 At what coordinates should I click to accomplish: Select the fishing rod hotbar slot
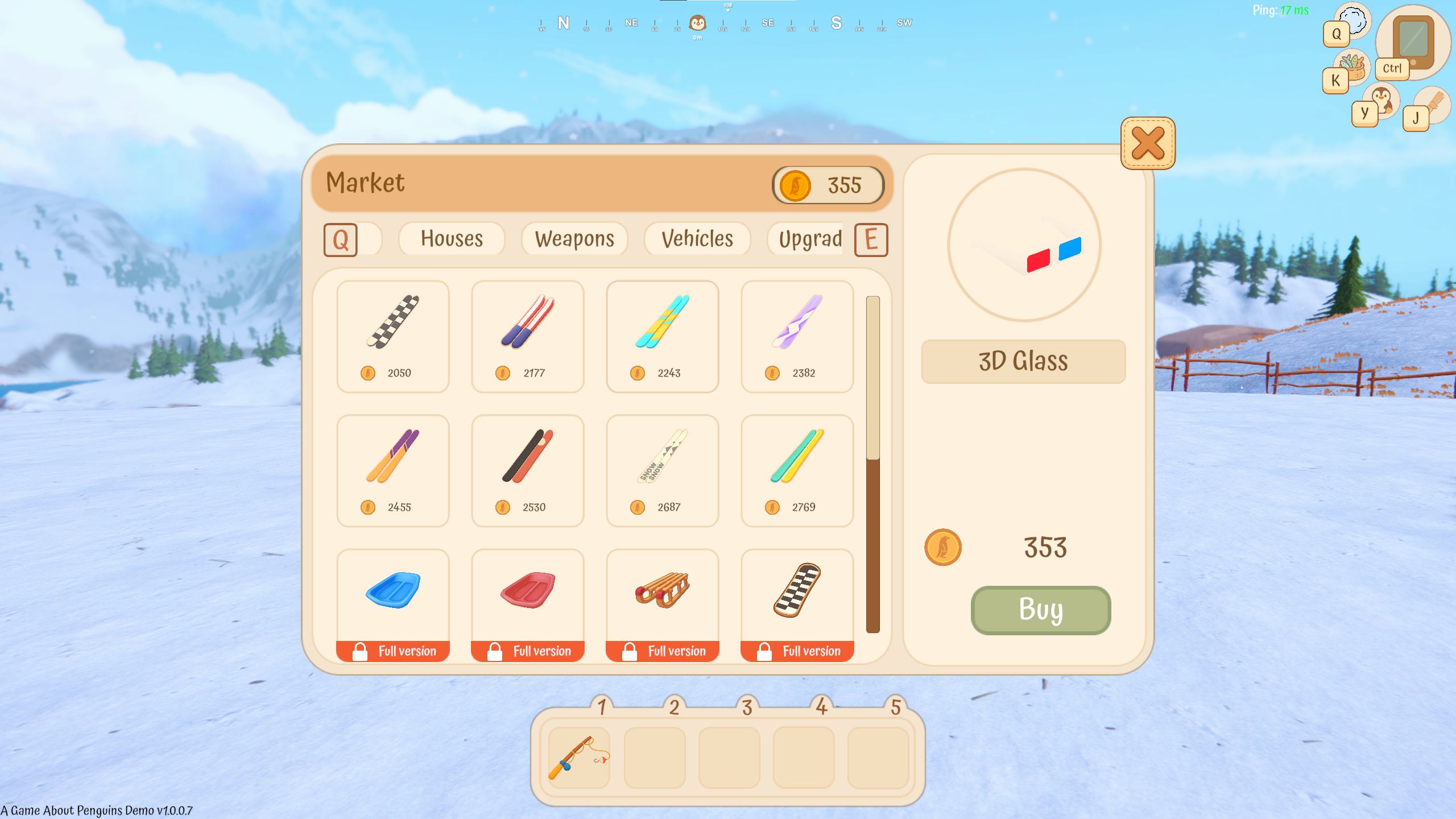579,758
